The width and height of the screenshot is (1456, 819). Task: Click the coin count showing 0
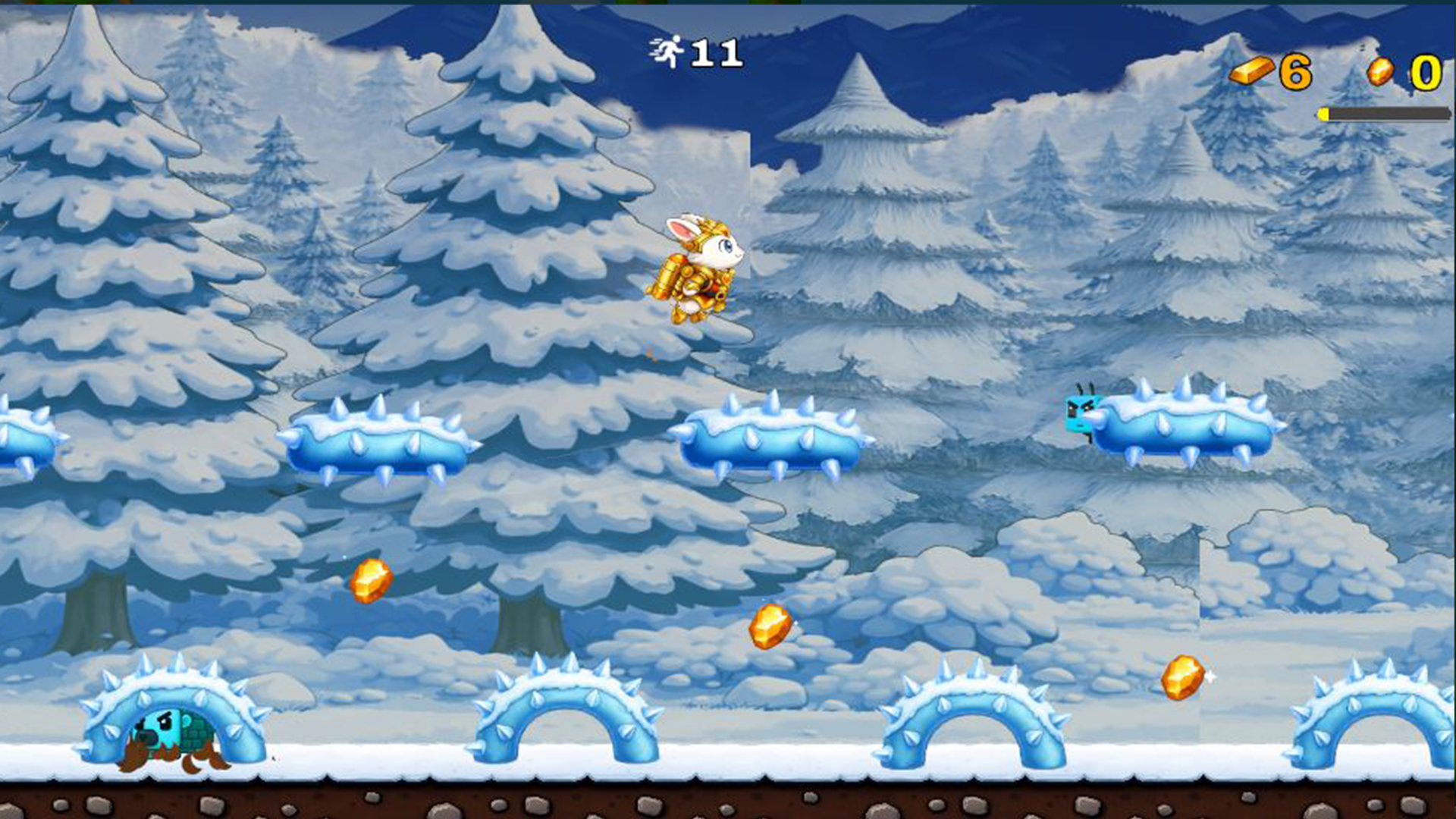coord(1426,72)
